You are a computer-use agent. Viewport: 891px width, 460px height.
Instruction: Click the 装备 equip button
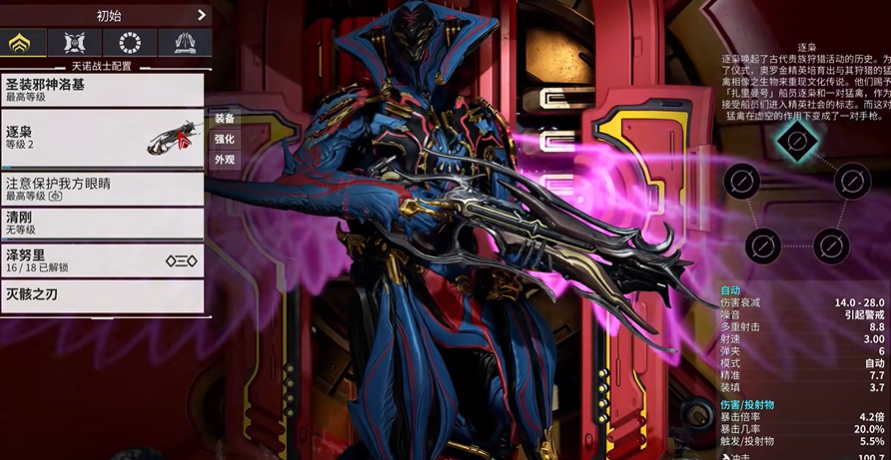click(x=224, y=118)
